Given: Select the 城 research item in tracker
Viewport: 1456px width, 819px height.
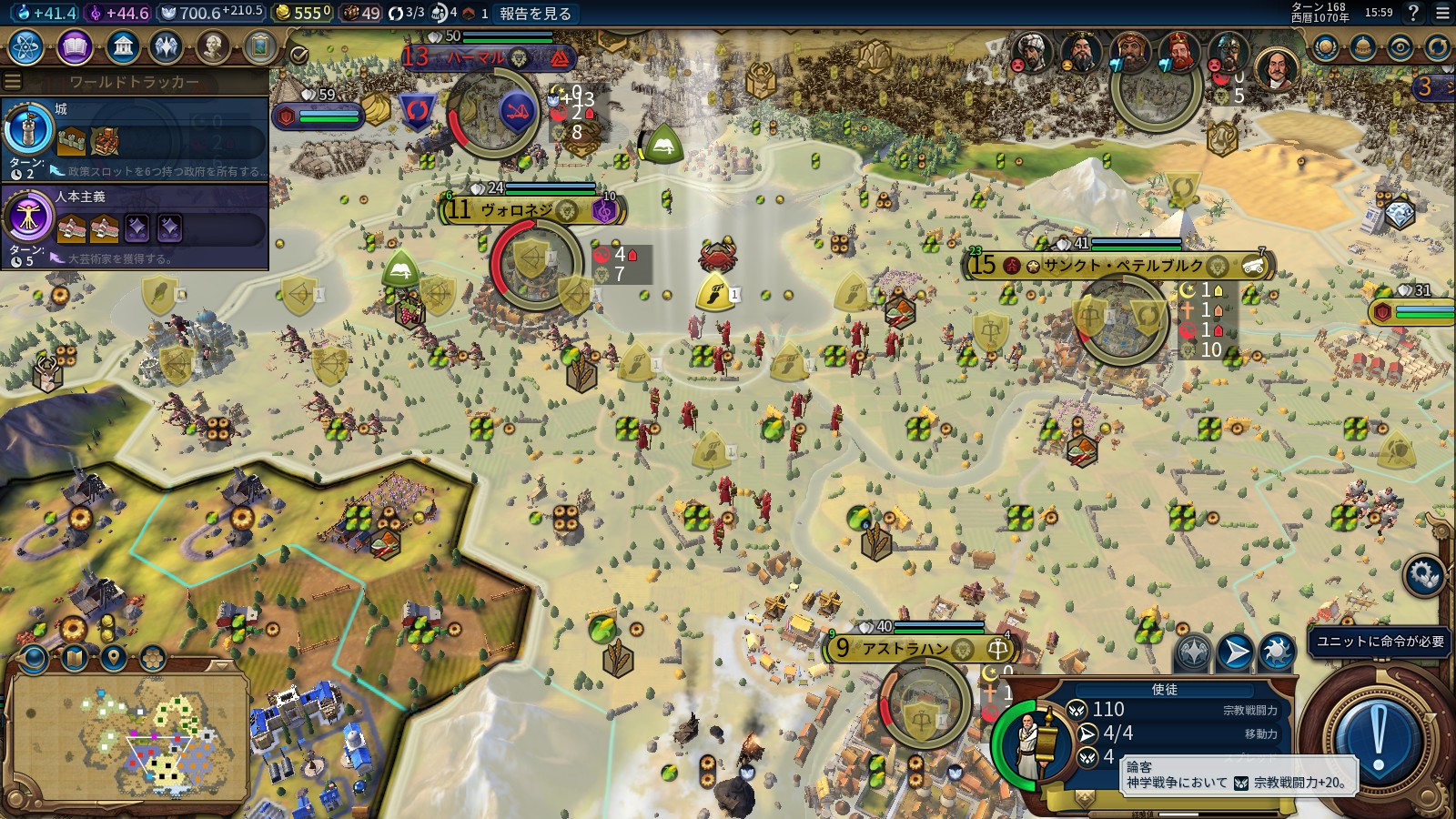Looking at the screenshot, I should pos(135,138).
